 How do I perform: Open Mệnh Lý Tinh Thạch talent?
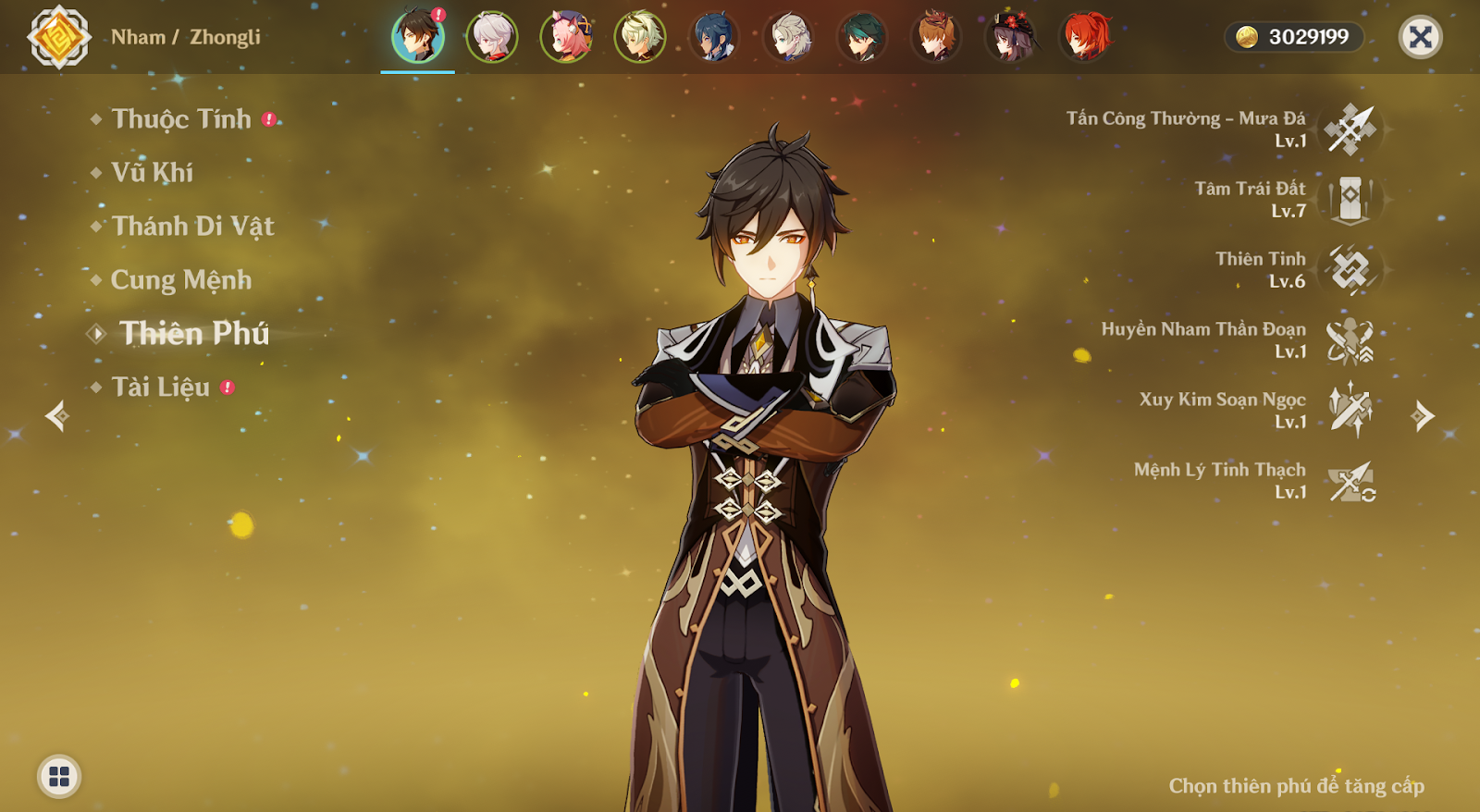[1350, 481]
